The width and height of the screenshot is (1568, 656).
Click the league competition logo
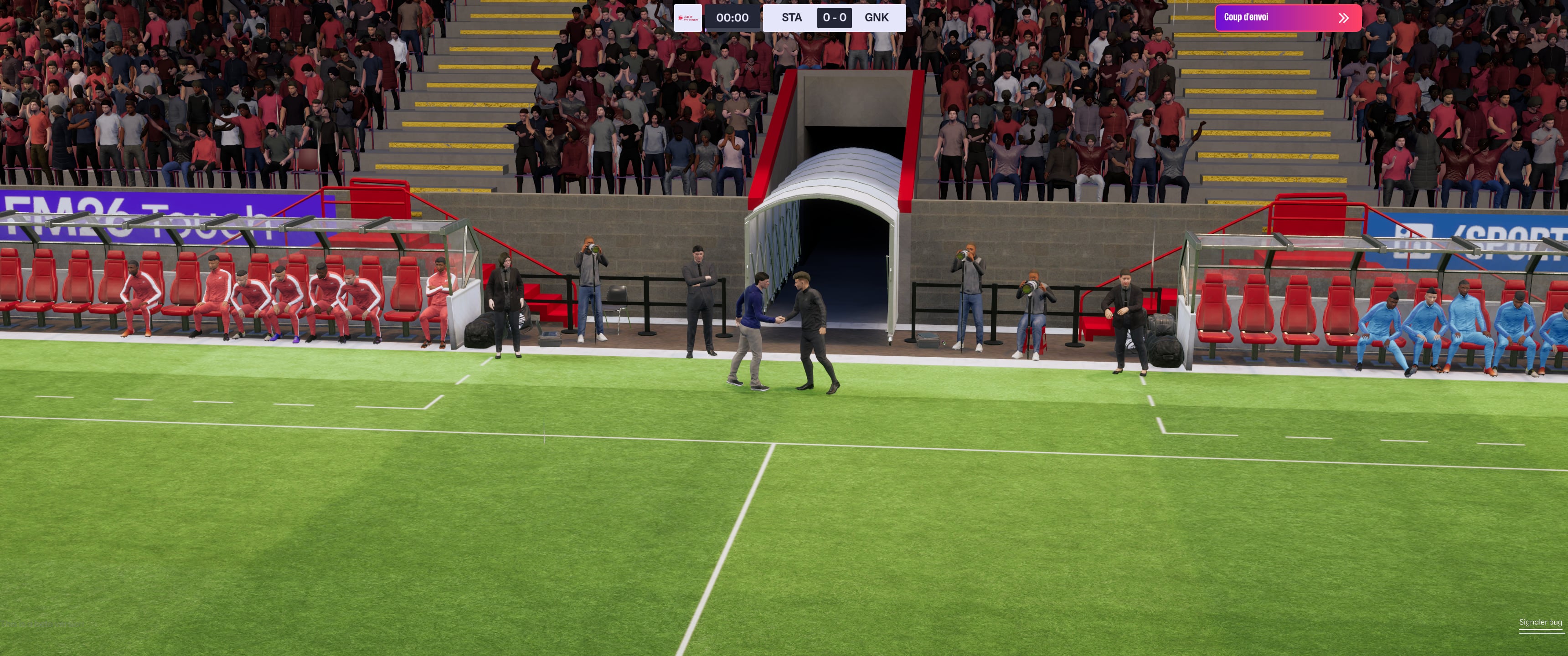[688, 18]
